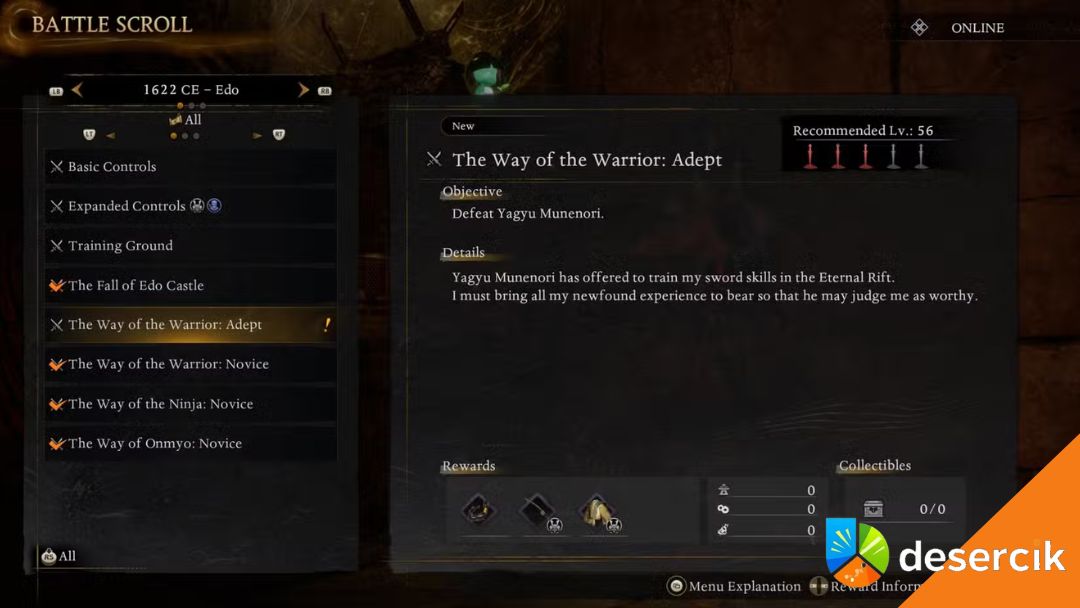The width and height of the screenshot is (1080, 608).
Task: Inspect the third reward item icon
Action: 597,510
